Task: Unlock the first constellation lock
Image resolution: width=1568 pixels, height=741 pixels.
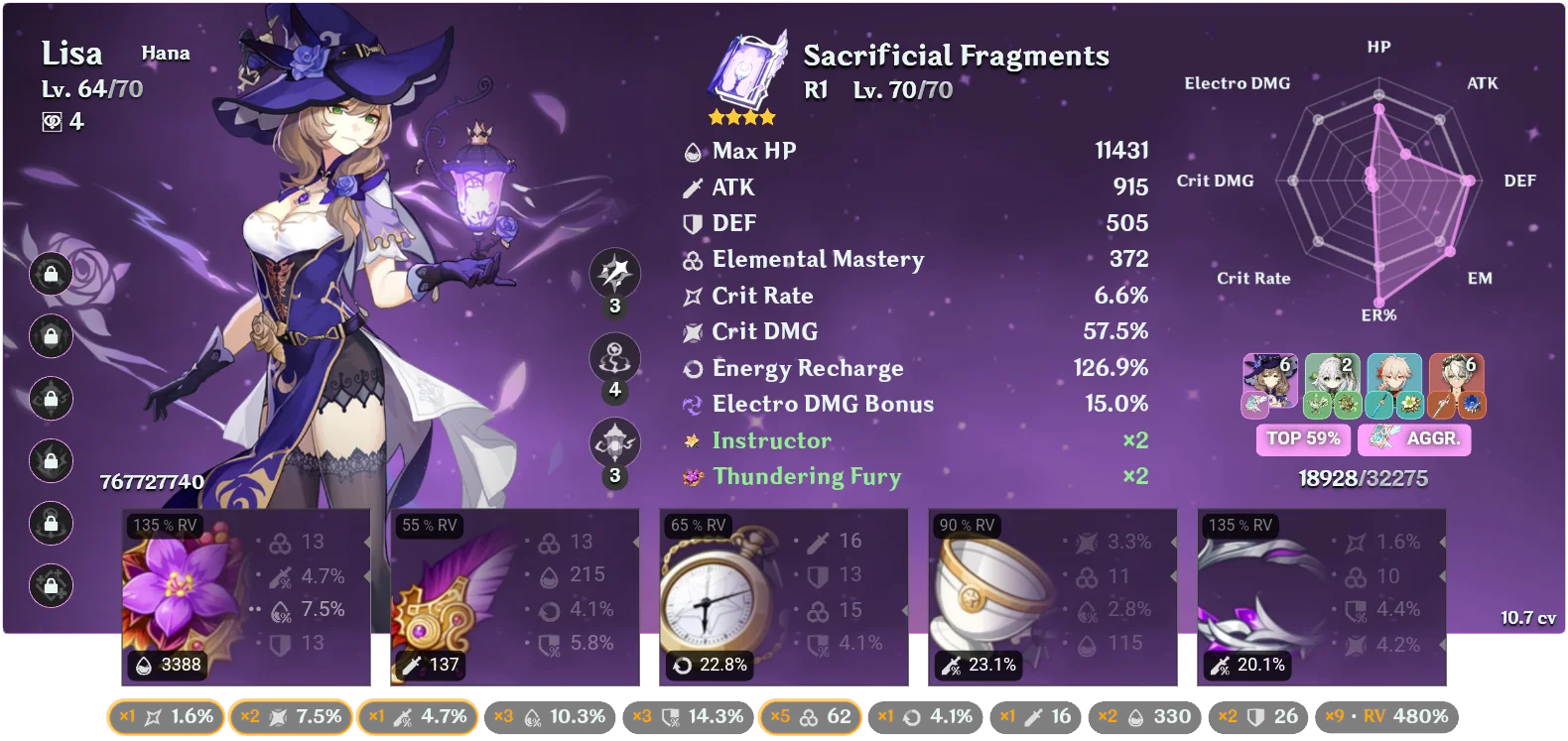Action: tap(49, 275)
